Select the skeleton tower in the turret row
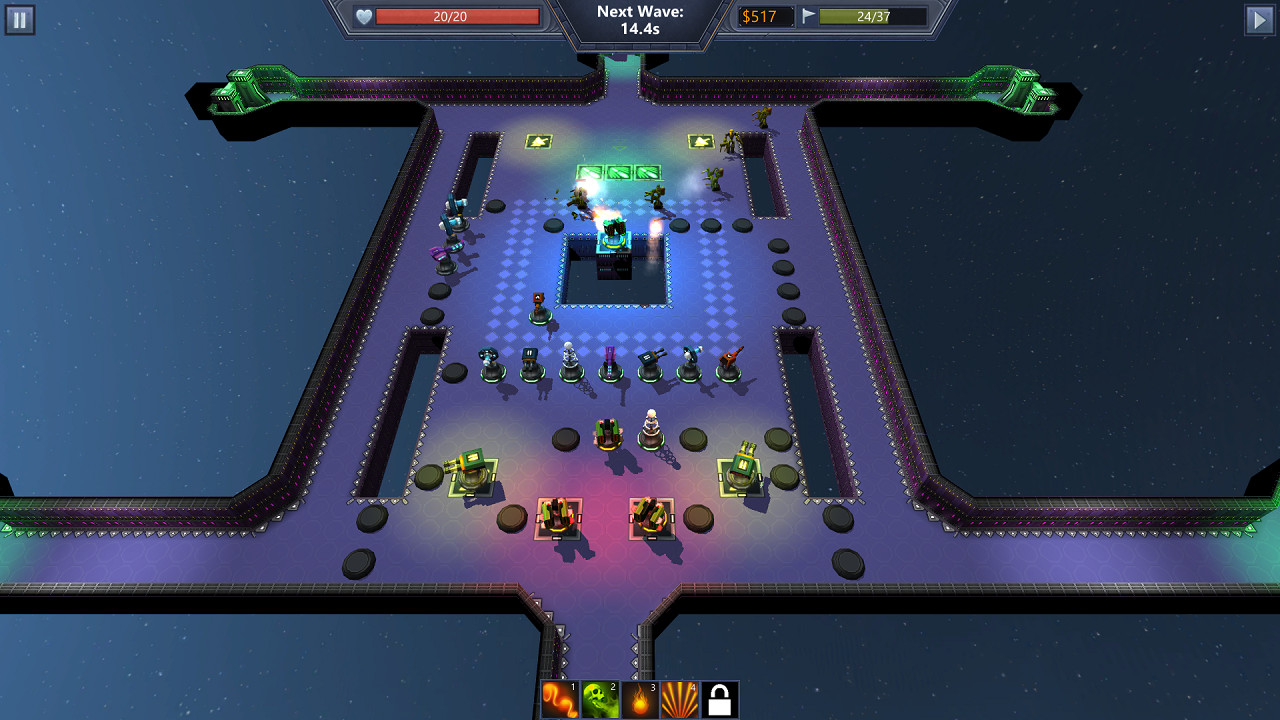 (x=571, y=357)
